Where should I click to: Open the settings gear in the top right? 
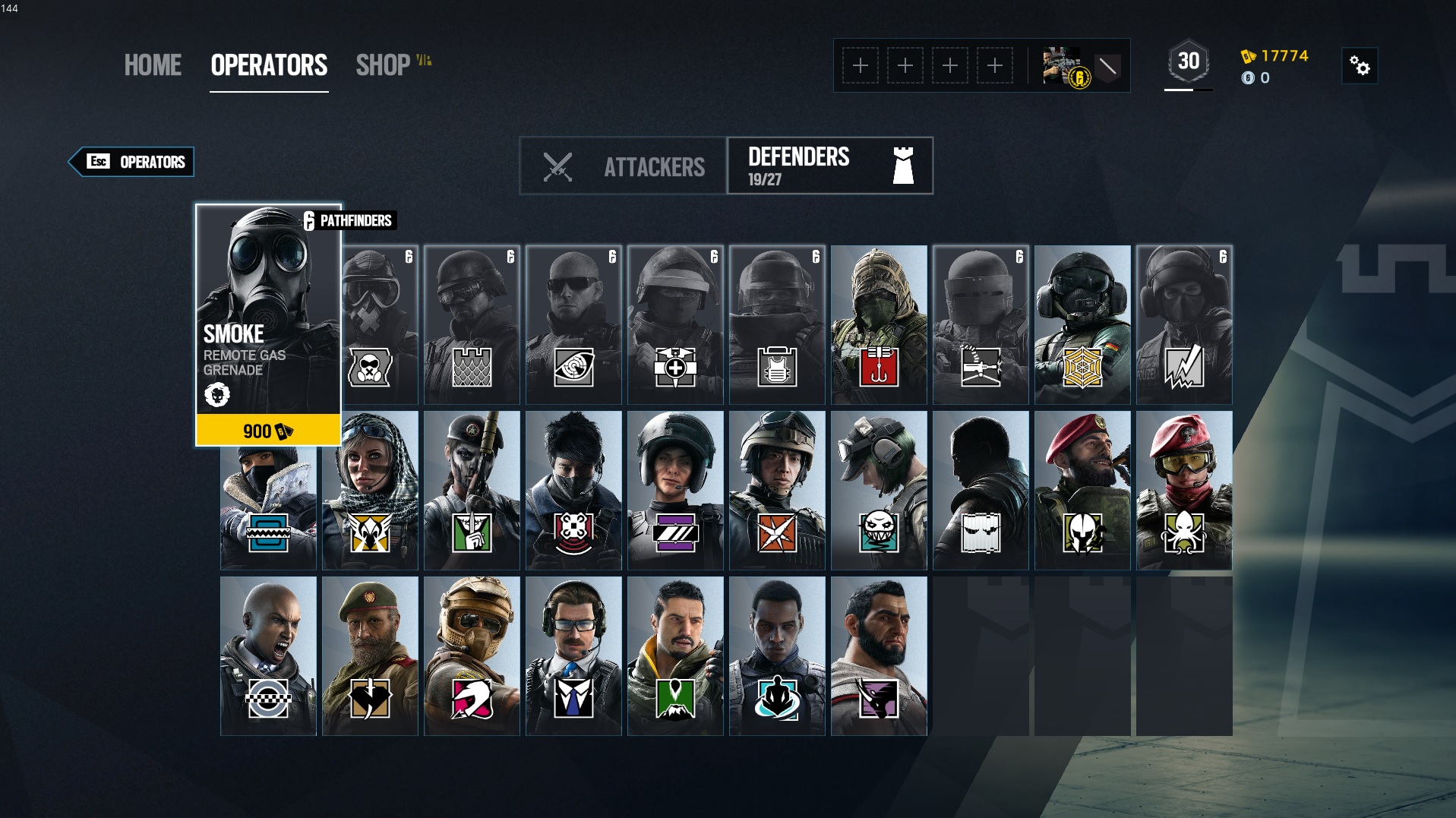click(x=1359, y=66)
